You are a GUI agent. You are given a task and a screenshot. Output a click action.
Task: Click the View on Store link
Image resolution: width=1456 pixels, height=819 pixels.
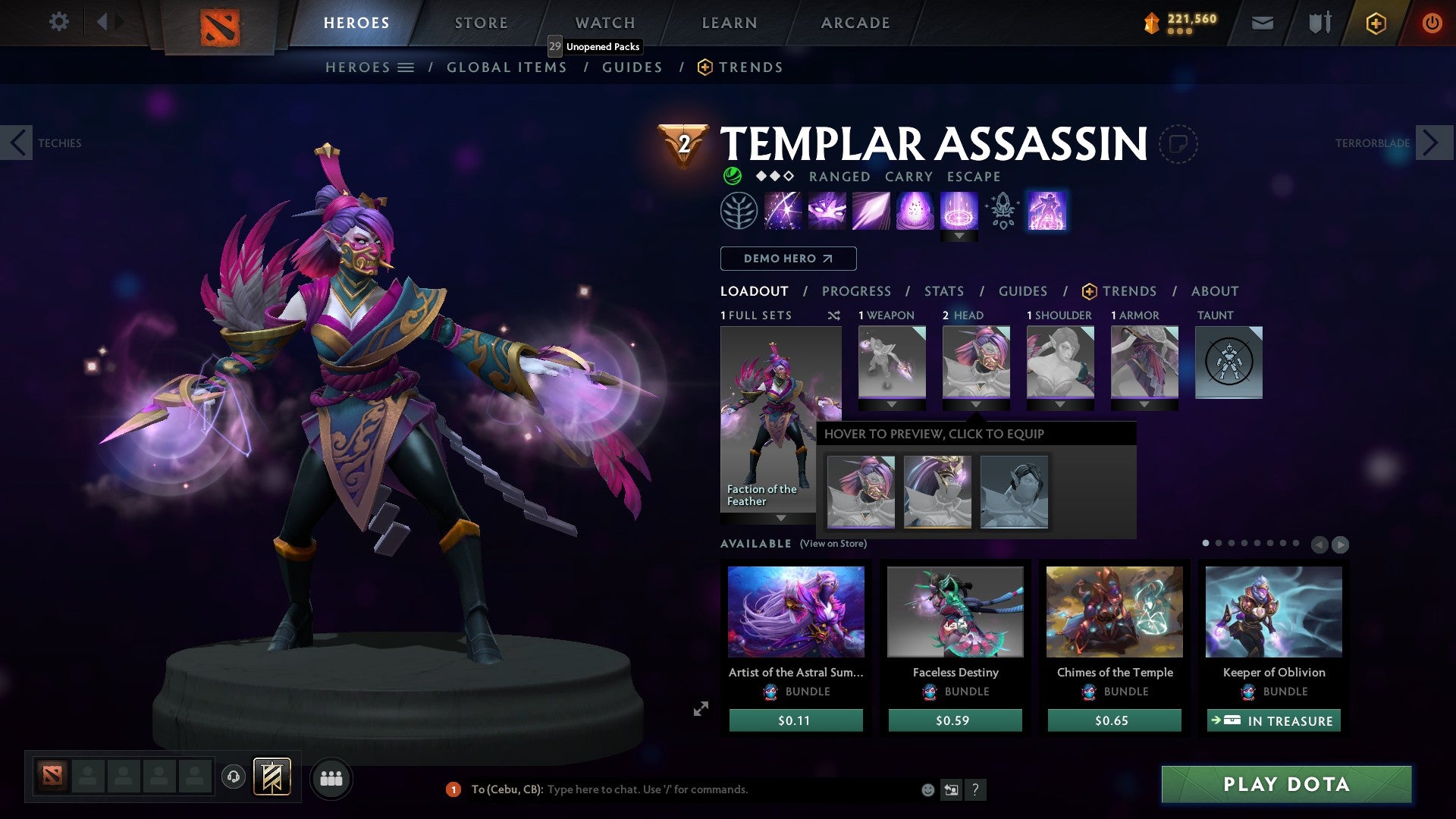(x=833, y=544)
